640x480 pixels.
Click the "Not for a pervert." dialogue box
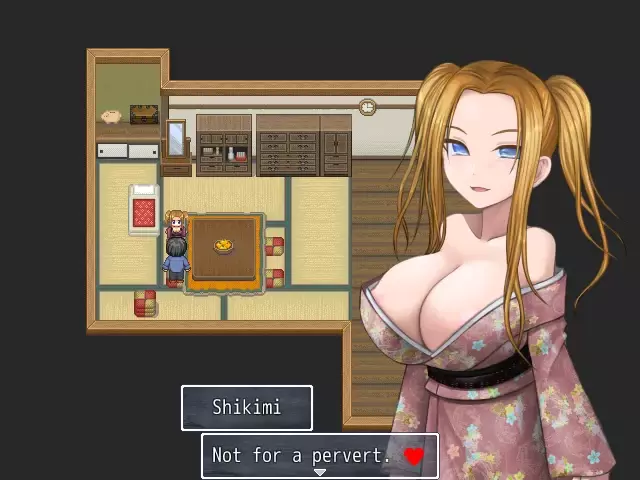319,455
